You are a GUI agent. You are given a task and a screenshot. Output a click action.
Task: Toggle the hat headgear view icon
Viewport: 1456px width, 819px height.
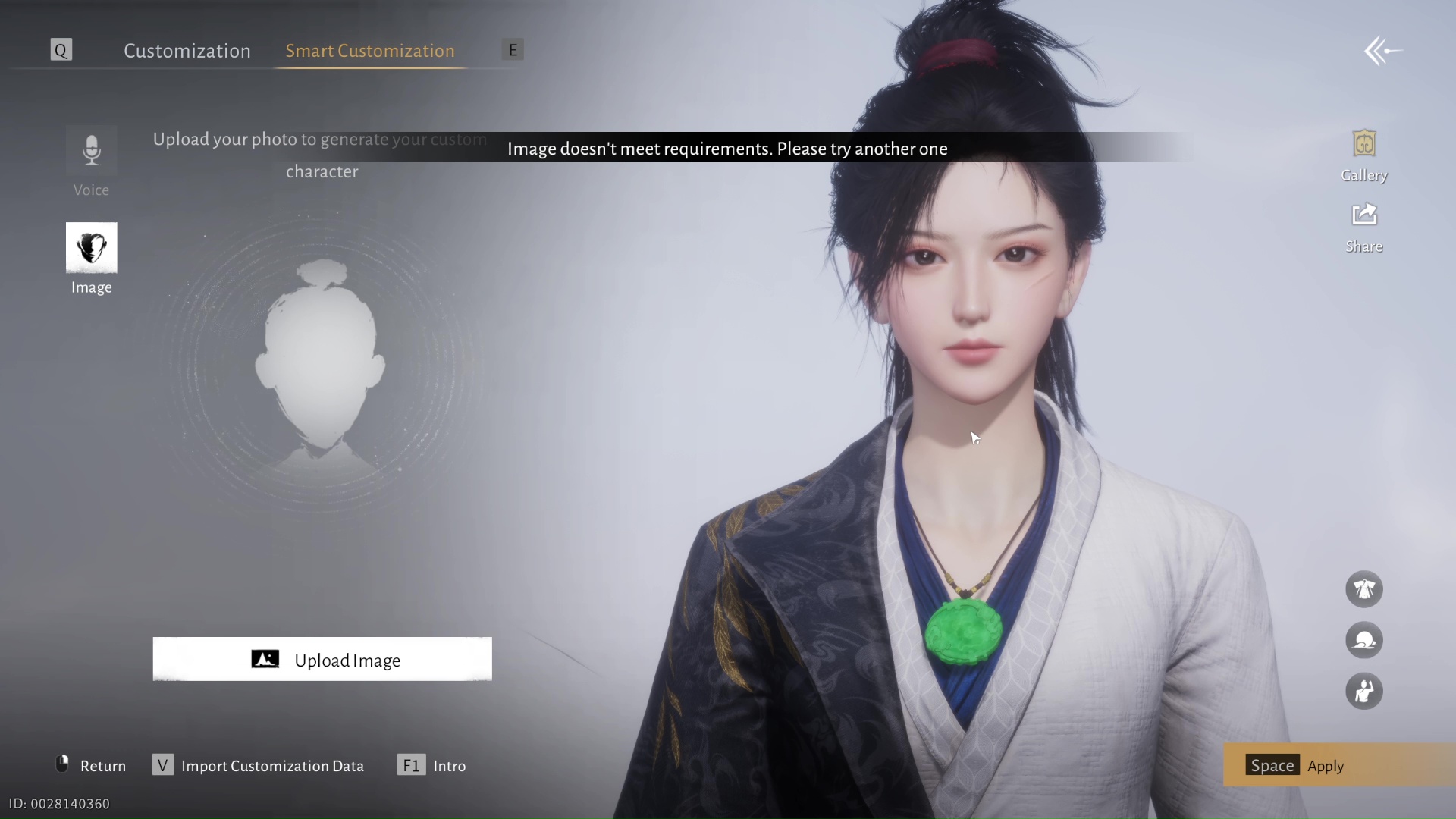click(x=1363, y=641)
